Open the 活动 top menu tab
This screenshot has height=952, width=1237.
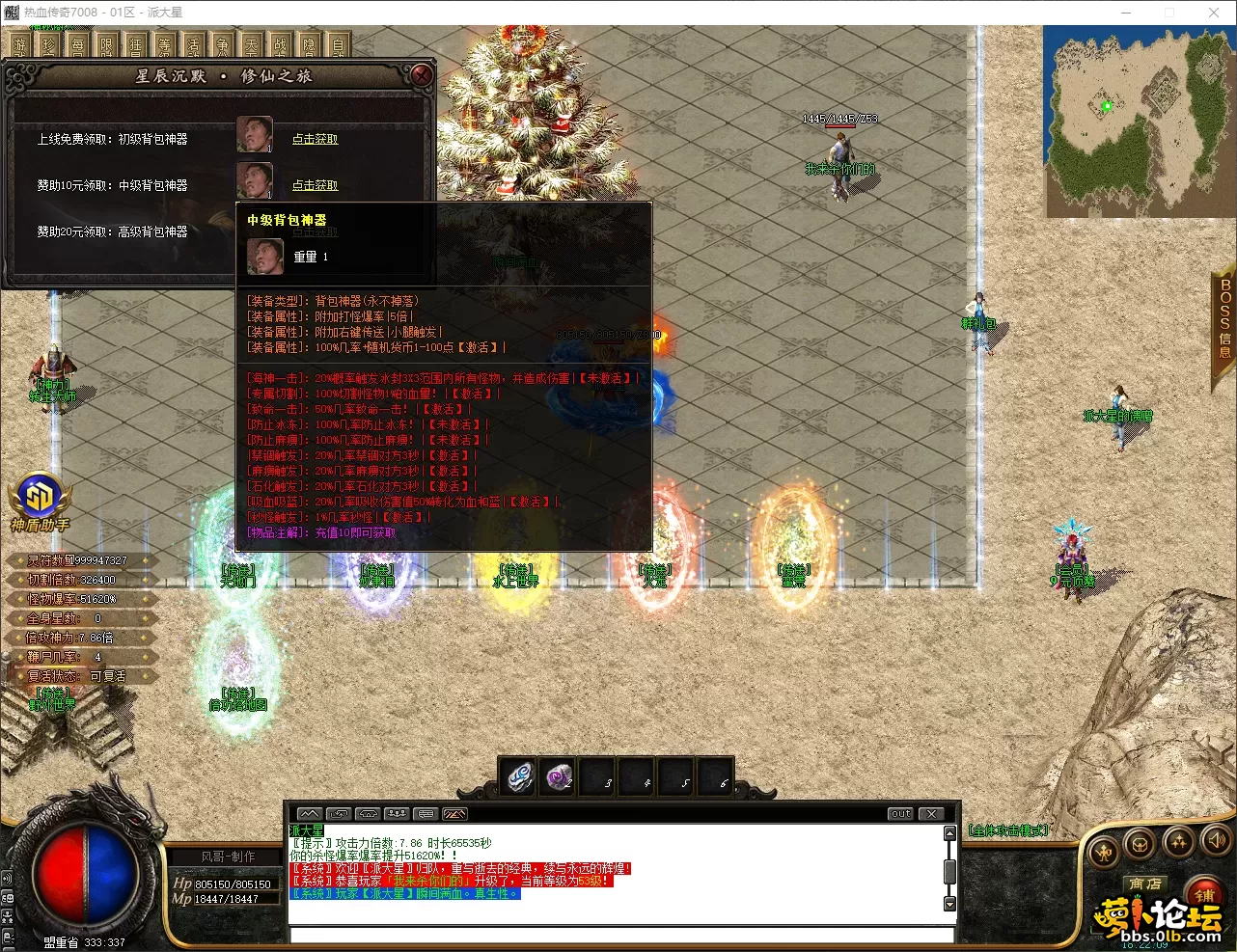tap(193, 44)
